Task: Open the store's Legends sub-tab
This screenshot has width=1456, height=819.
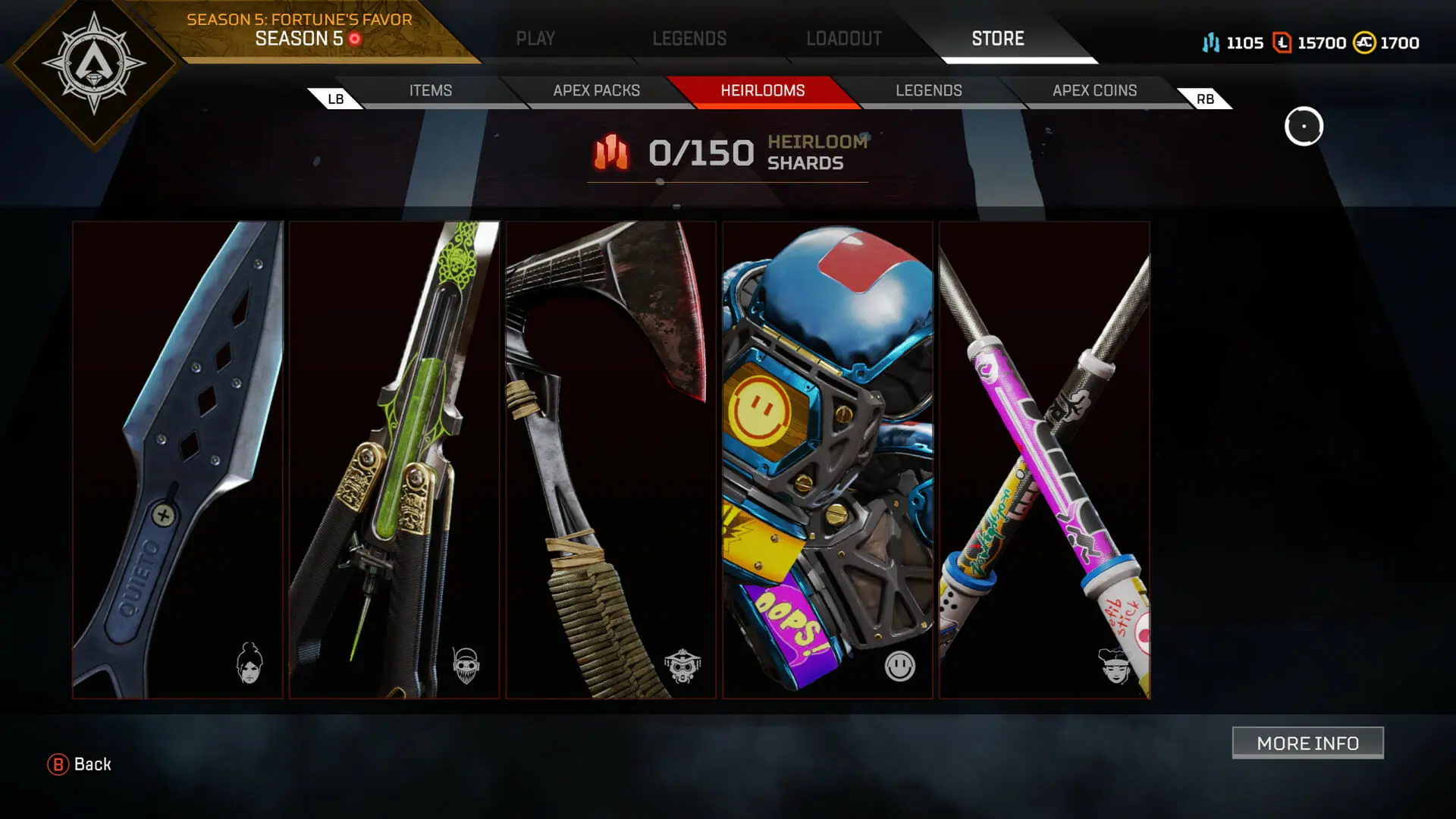Action: pyautogui.click(x=929, y=91)
